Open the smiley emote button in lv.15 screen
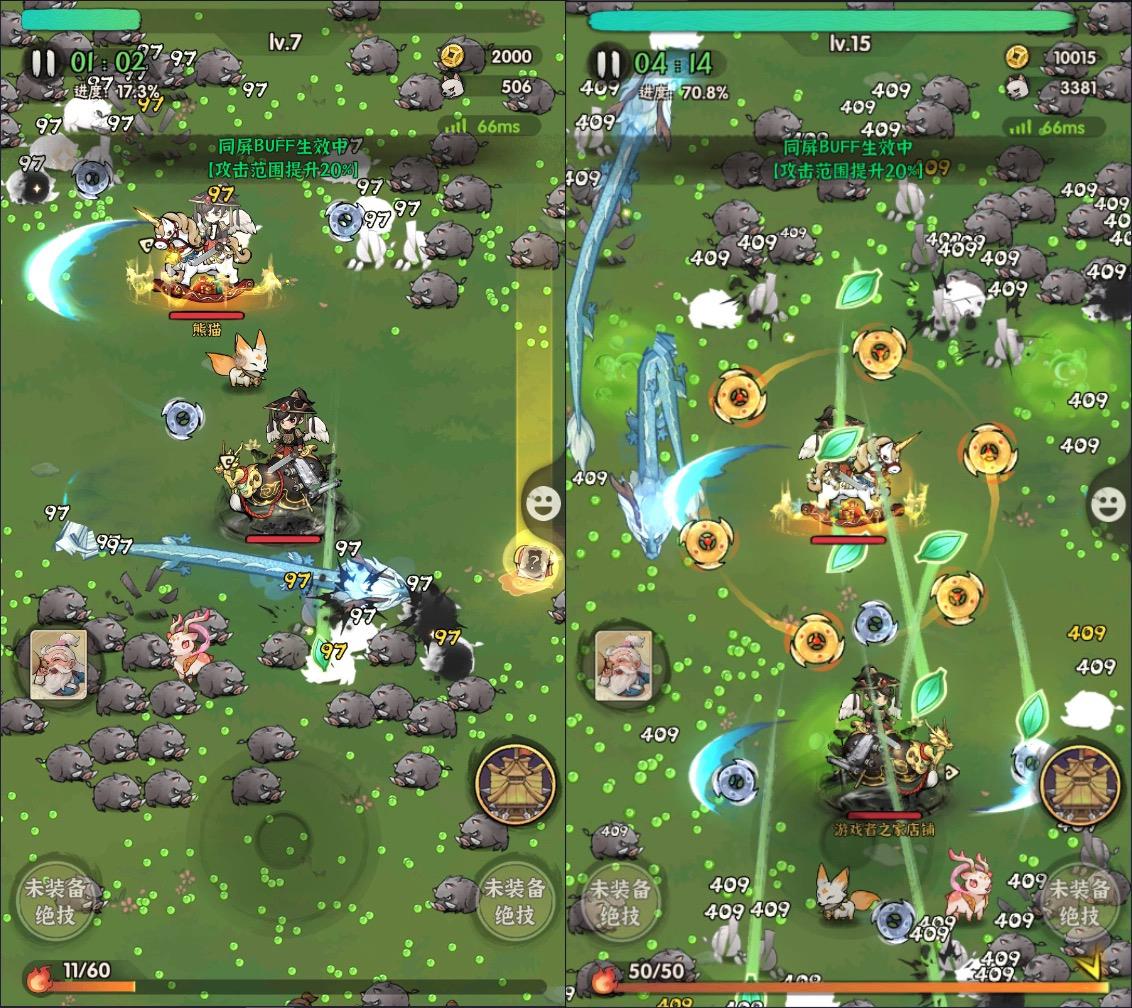1132x1008 pixels. coord(1107,505)
